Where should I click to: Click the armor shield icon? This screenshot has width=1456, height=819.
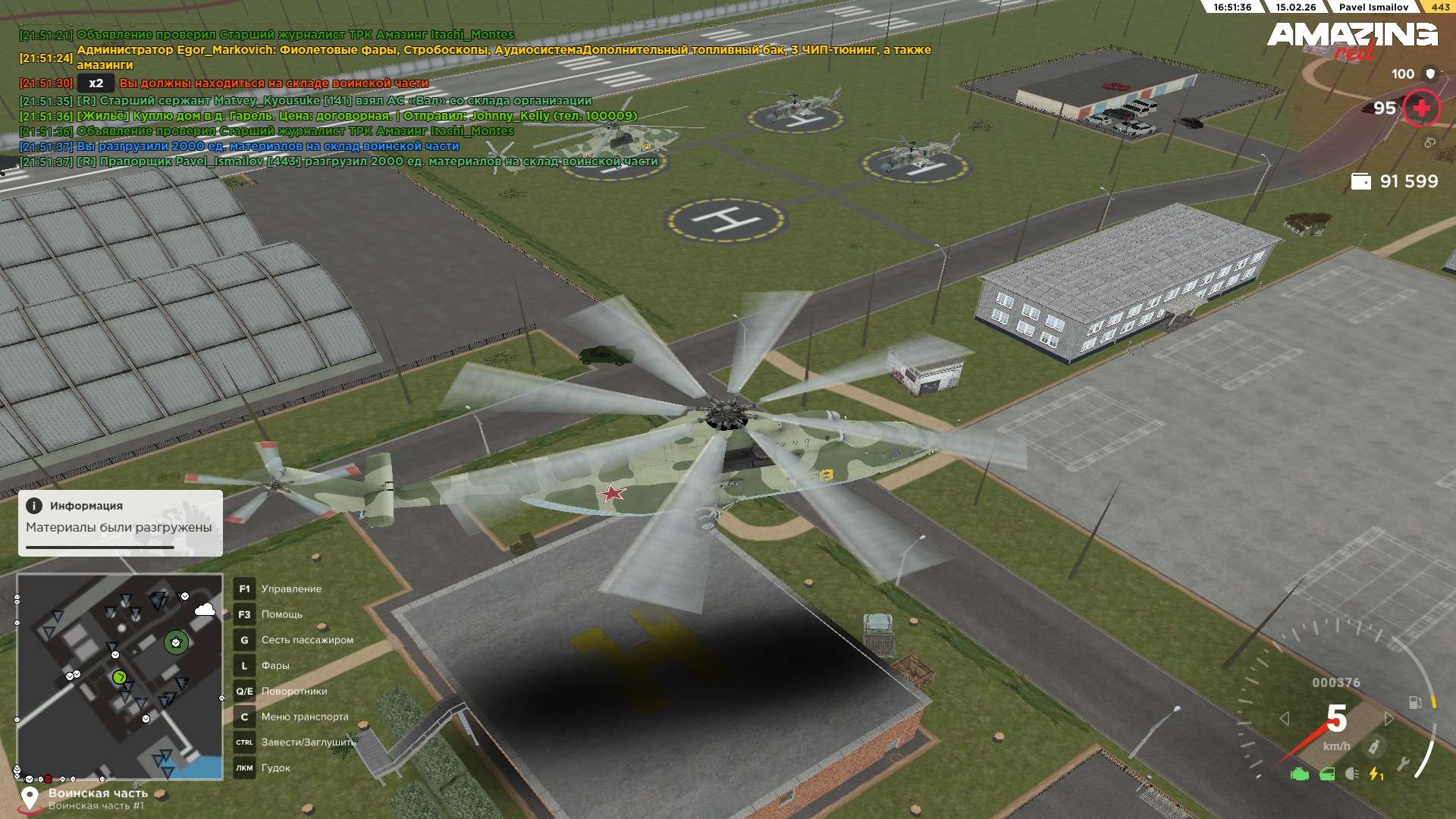click(1430, 74)
